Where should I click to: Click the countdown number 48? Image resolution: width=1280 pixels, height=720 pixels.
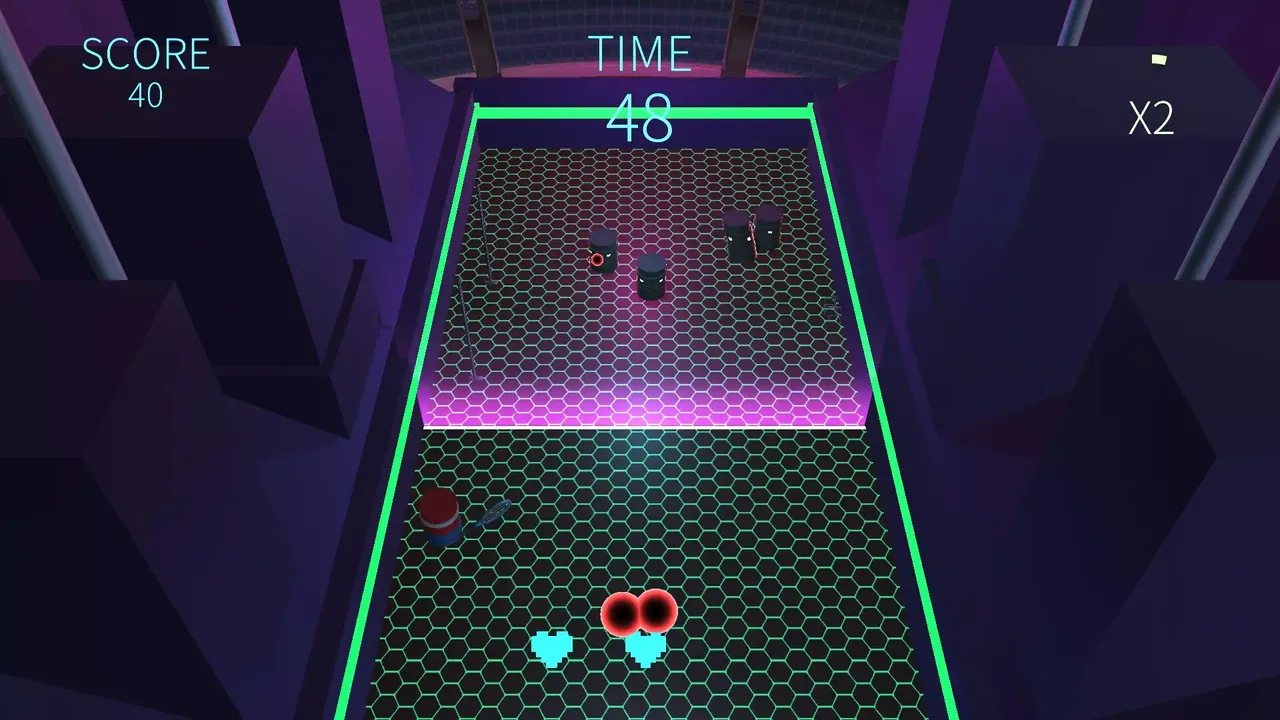641,117
